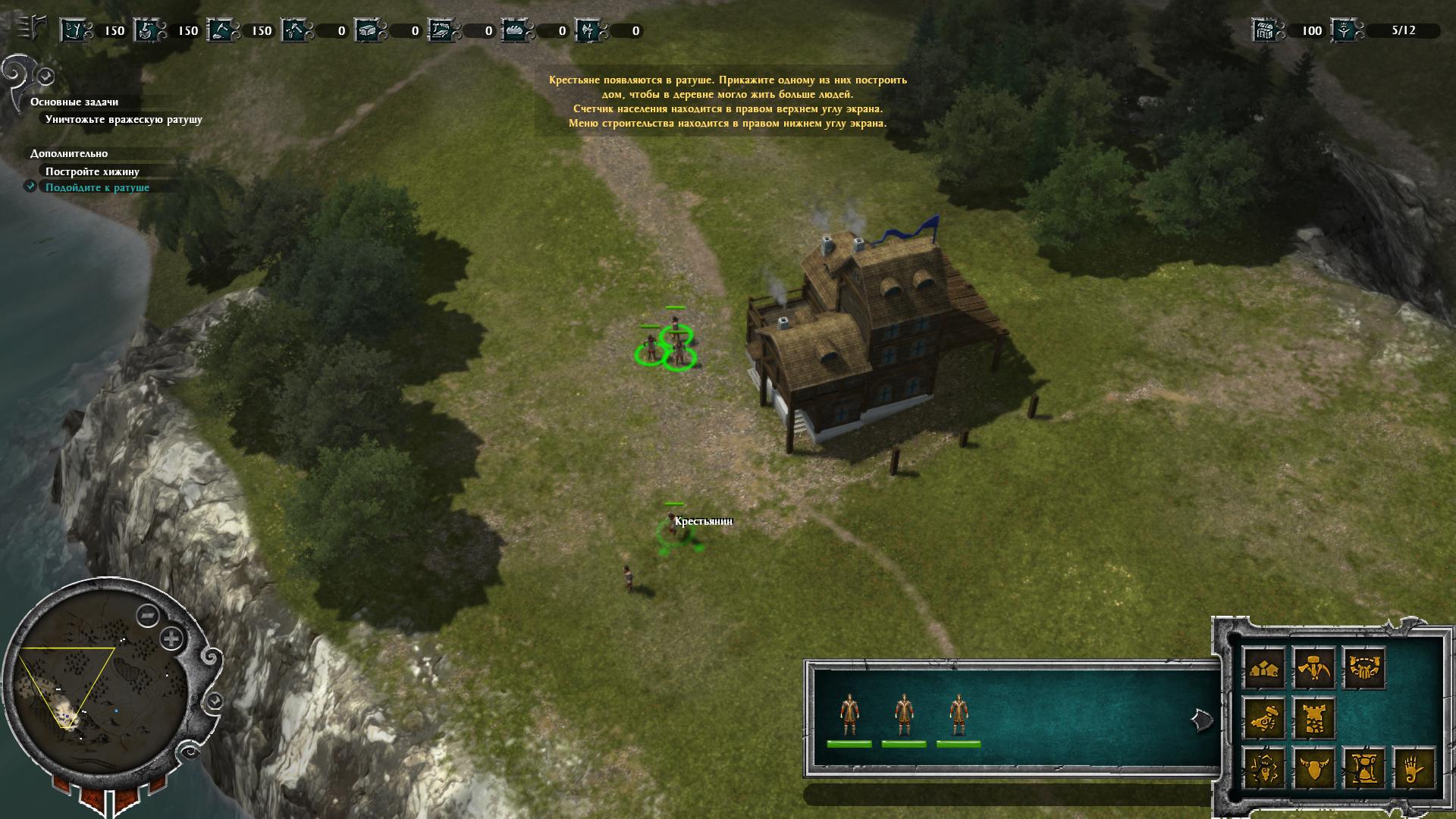Click the 'Уничтожьте вражескую ратушу' main objective
1456x819 pixels.
point(124,119)
